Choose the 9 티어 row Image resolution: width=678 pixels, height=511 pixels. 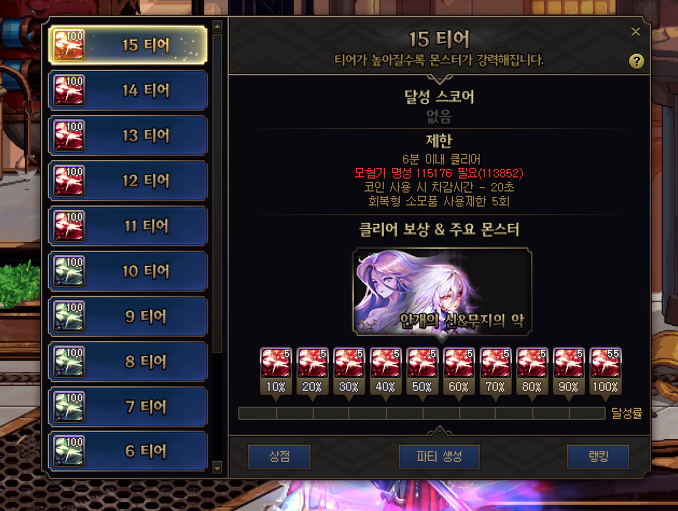[x=128, y=316]
